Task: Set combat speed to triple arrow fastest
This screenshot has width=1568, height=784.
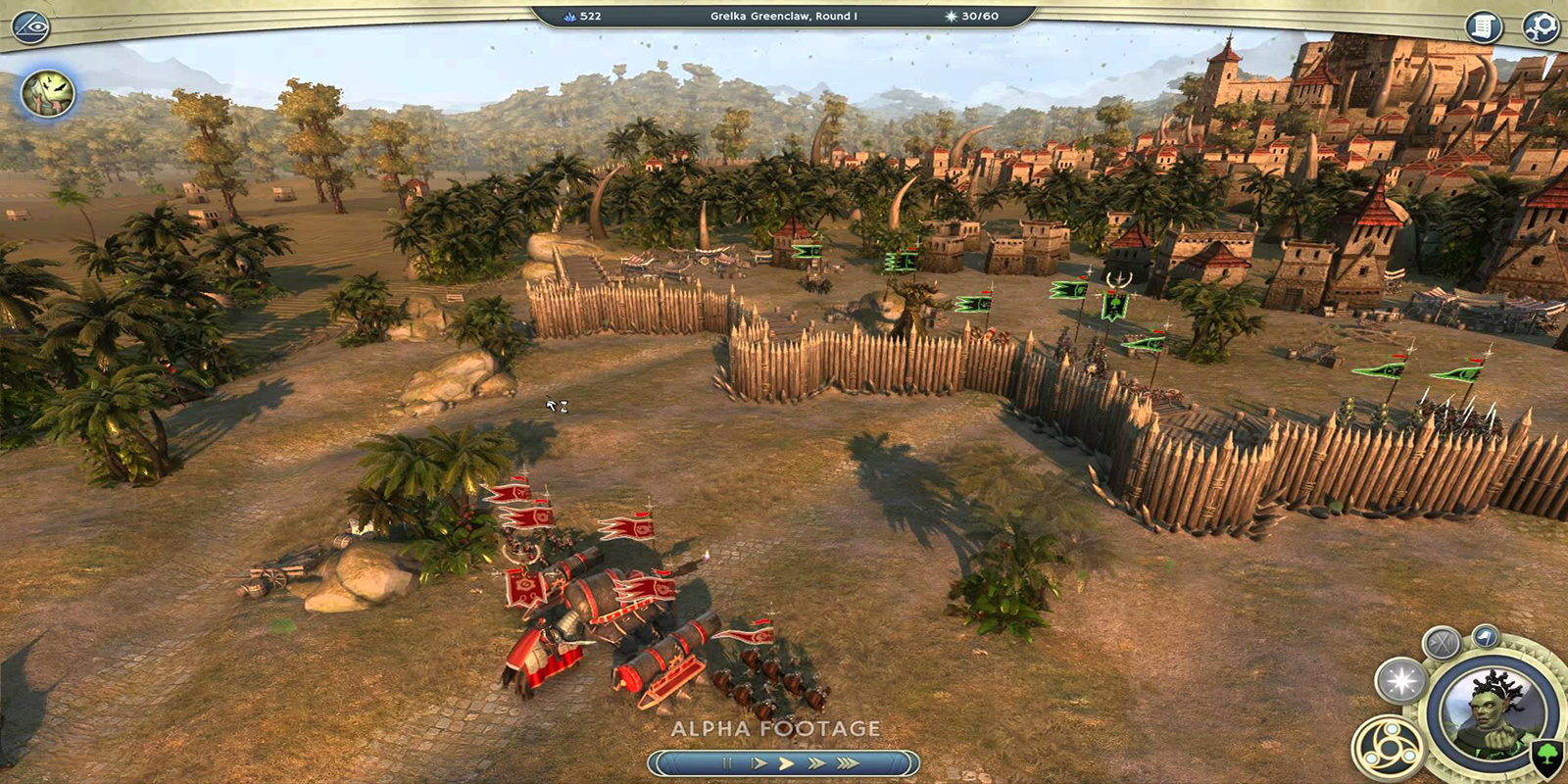Action: (848, 762)
